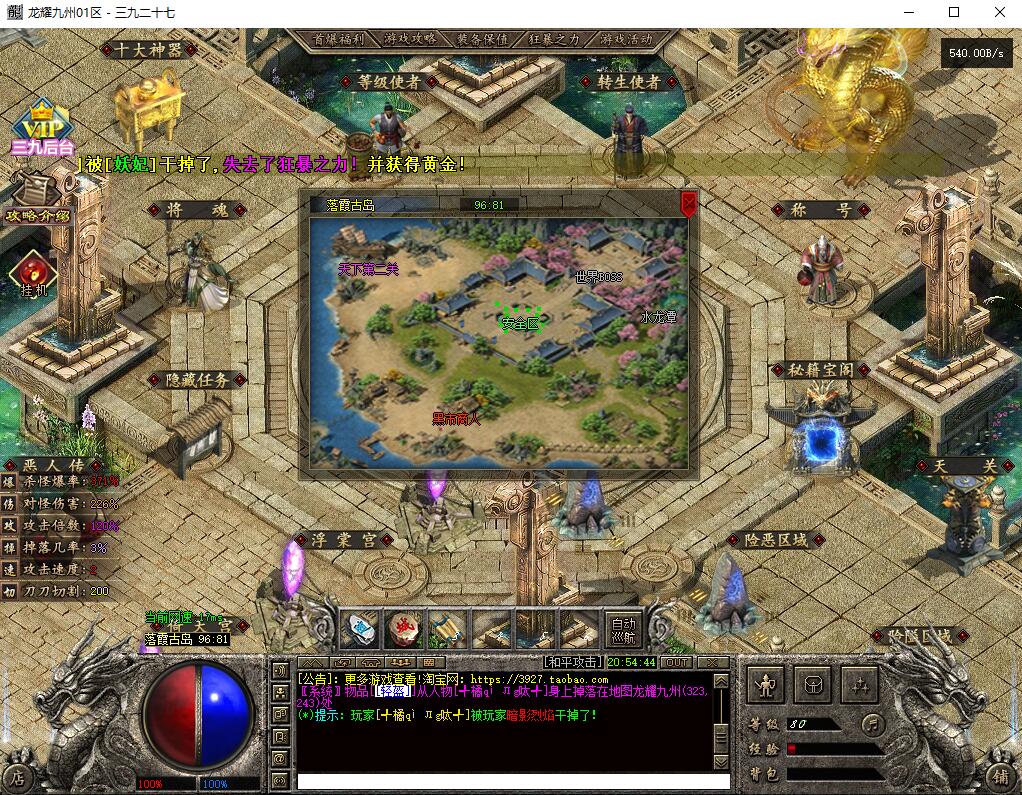Select the 装备保值 top menu tab

pos(482,39)
